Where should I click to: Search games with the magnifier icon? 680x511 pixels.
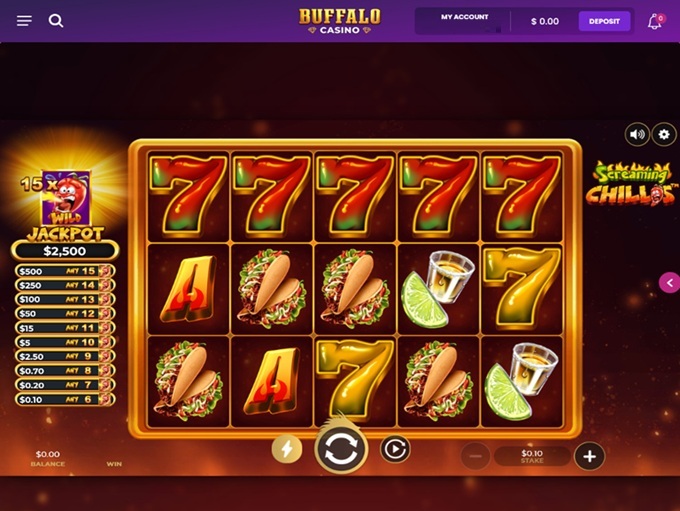click(56, 21)
